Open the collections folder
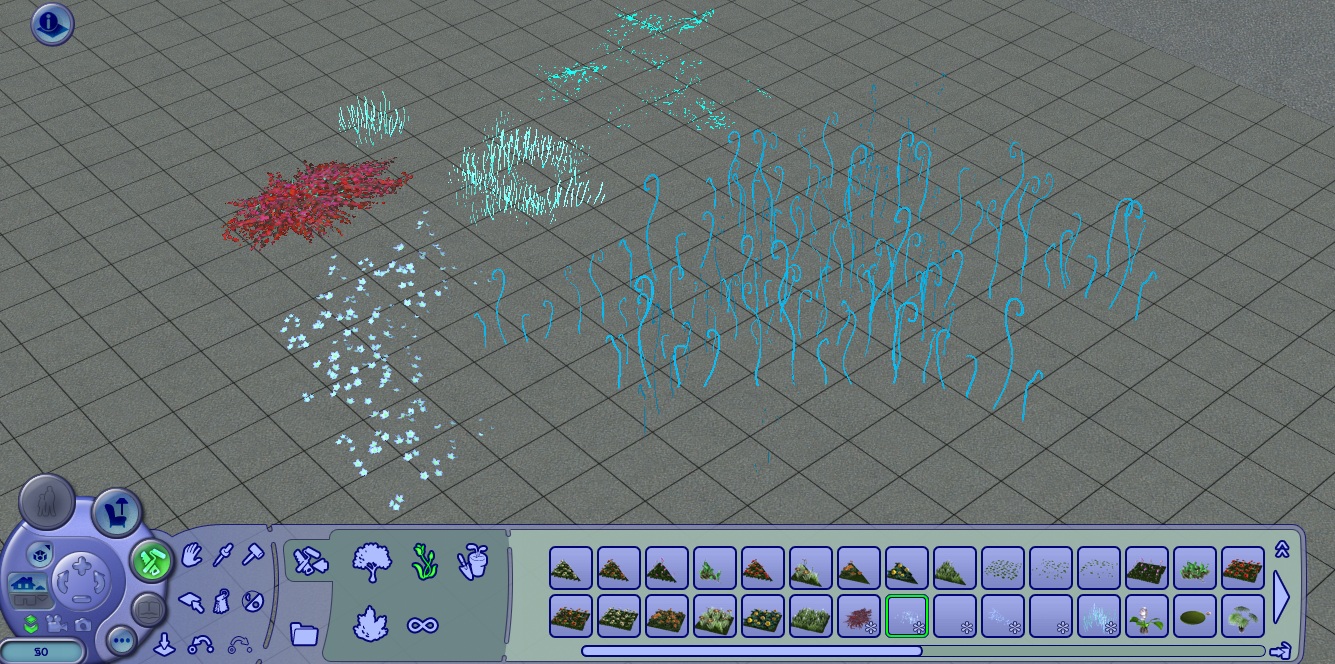 click(x=304, y=633)
